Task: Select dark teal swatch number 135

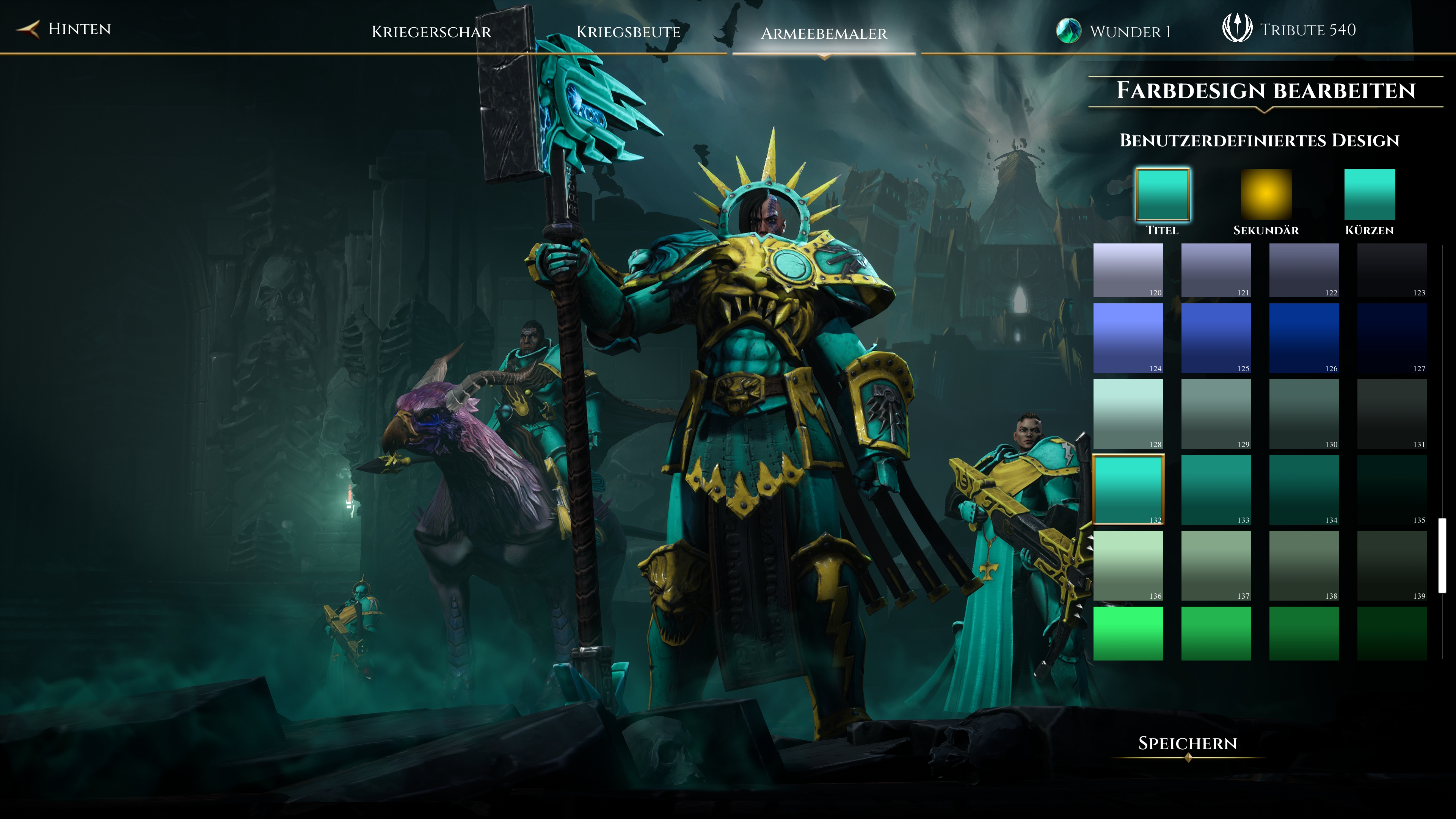Action: pyautogui.click(x=1392, y=490)
